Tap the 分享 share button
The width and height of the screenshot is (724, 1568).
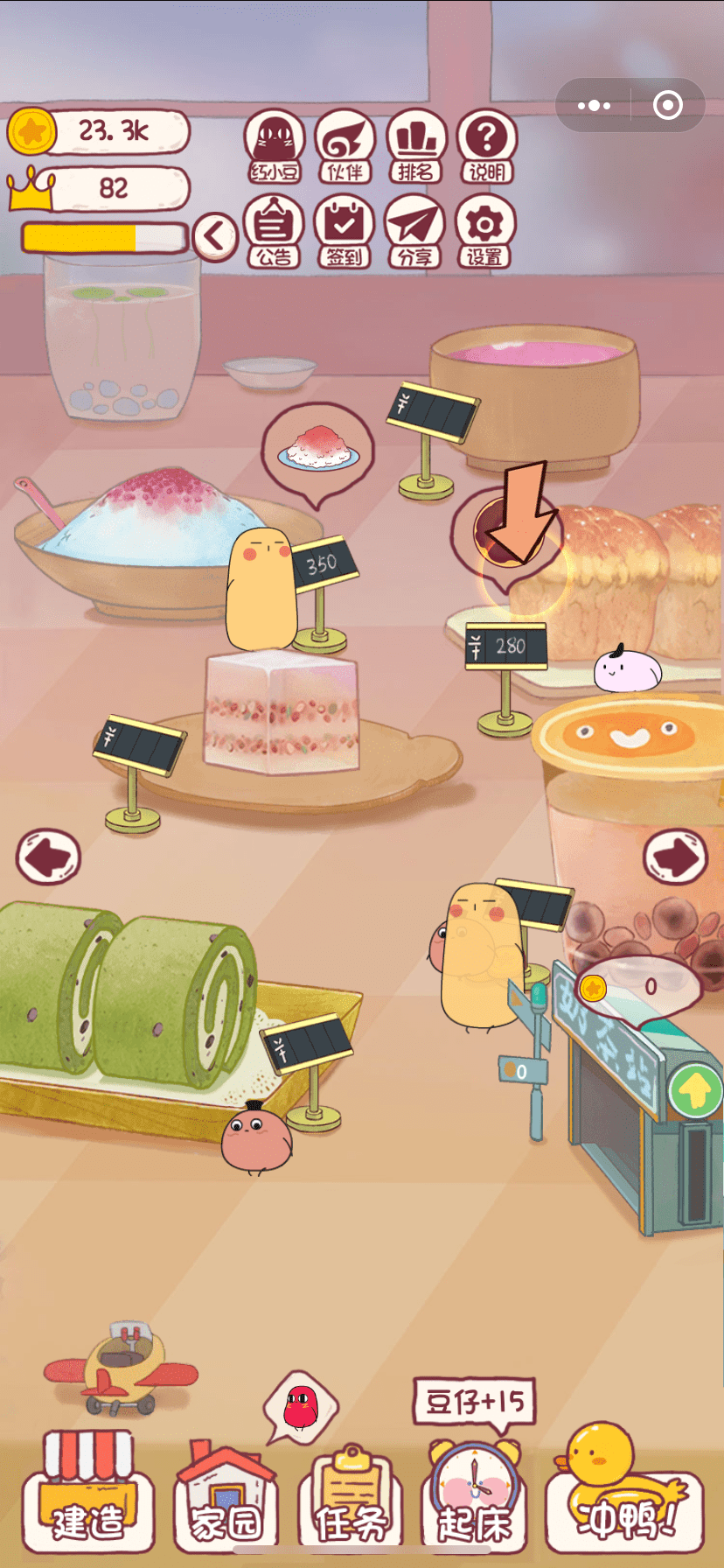tap(415, 232)
